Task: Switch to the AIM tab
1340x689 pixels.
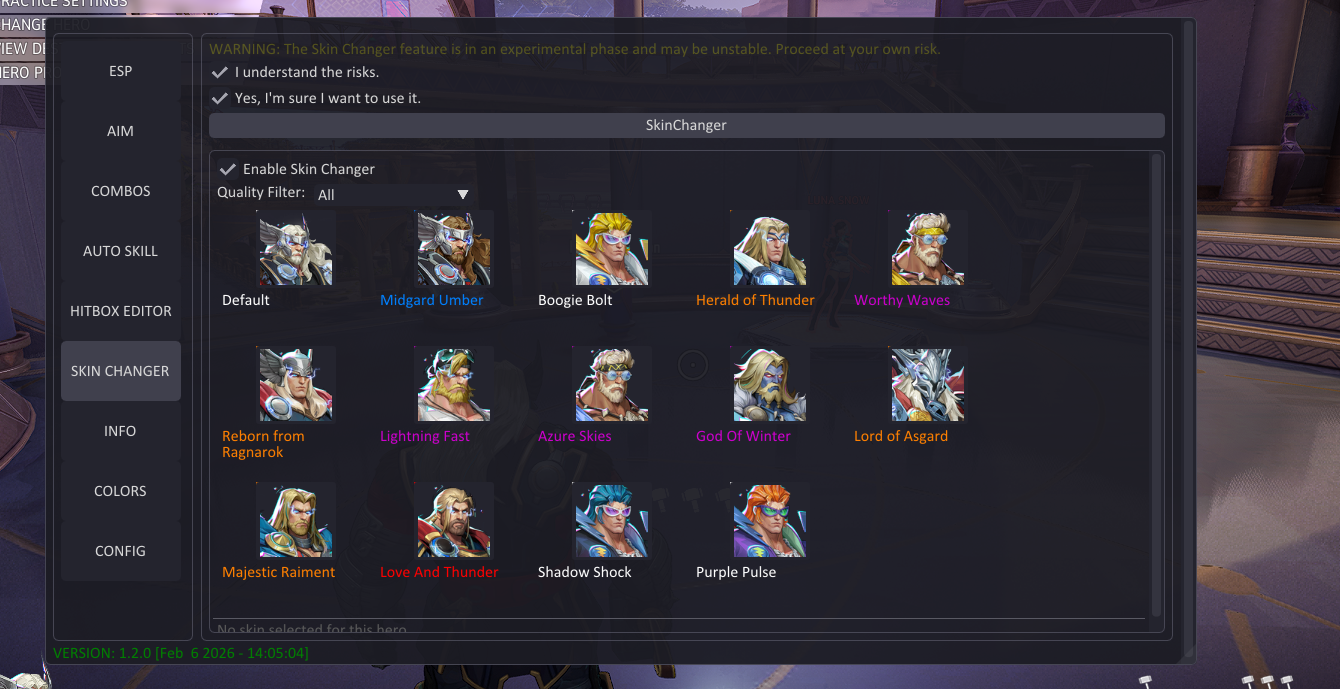Action: tap(120, 131)
